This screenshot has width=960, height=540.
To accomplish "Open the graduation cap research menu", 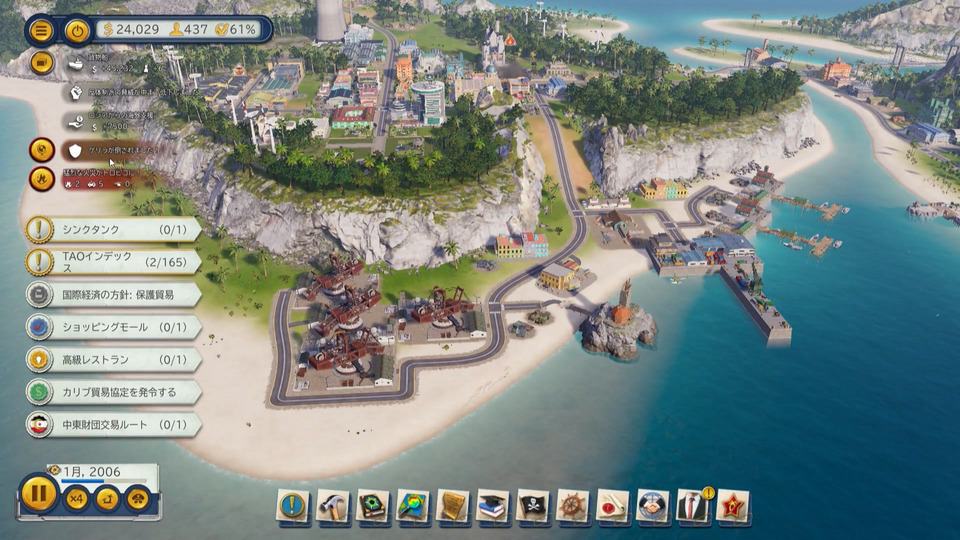I will coord(493,506).
